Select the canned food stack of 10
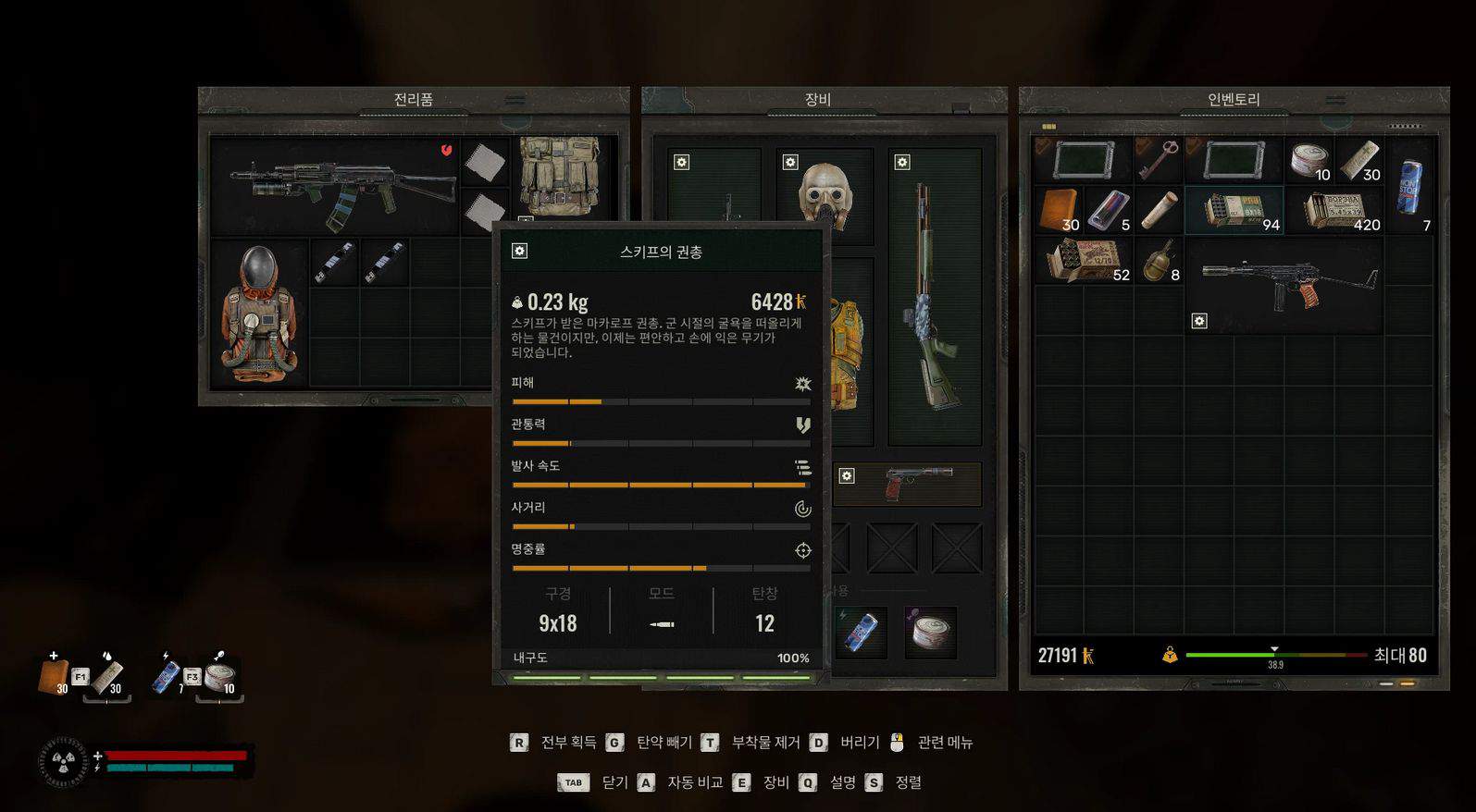 point(1309,160)
